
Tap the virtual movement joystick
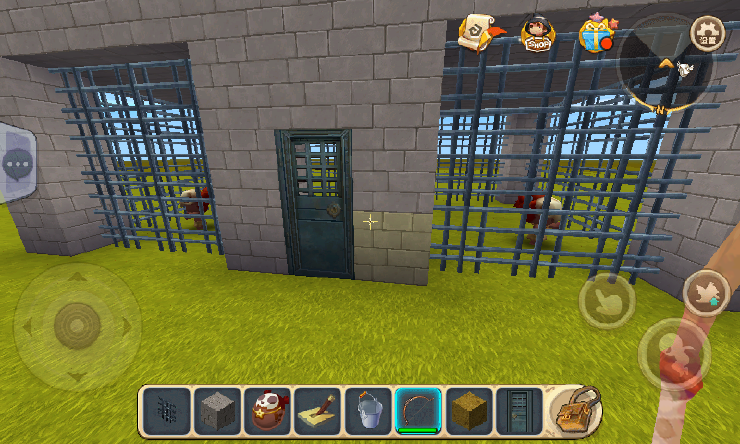coord(76,326)
